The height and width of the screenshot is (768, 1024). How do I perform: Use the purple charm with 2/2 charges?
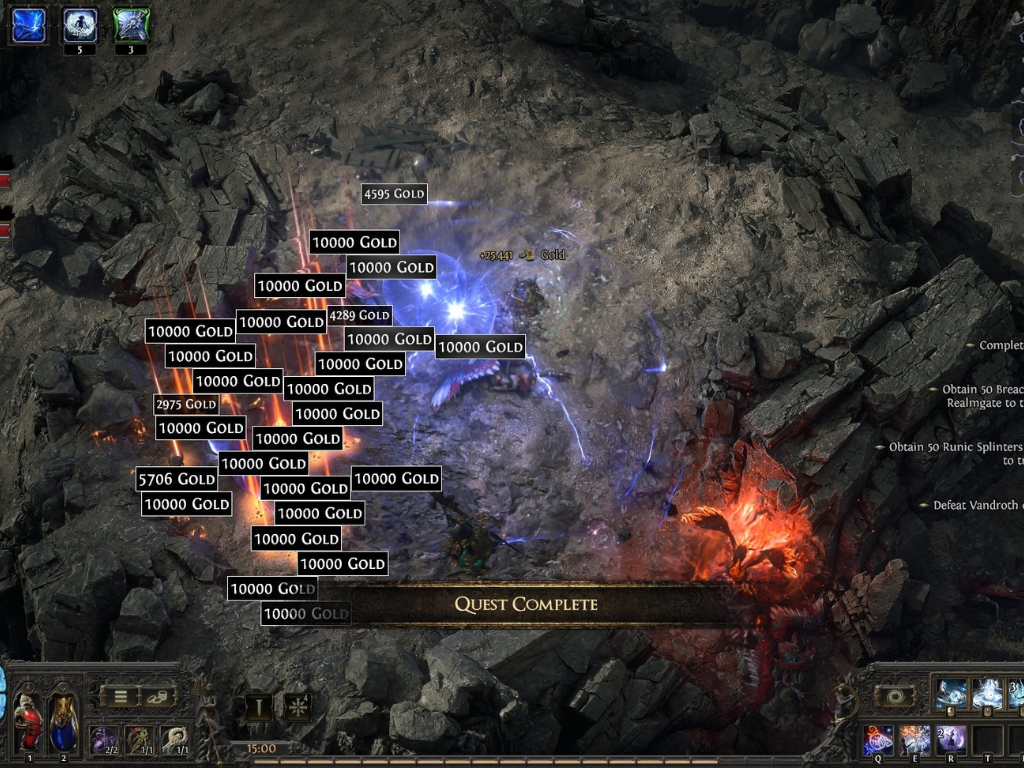point(103,741)
